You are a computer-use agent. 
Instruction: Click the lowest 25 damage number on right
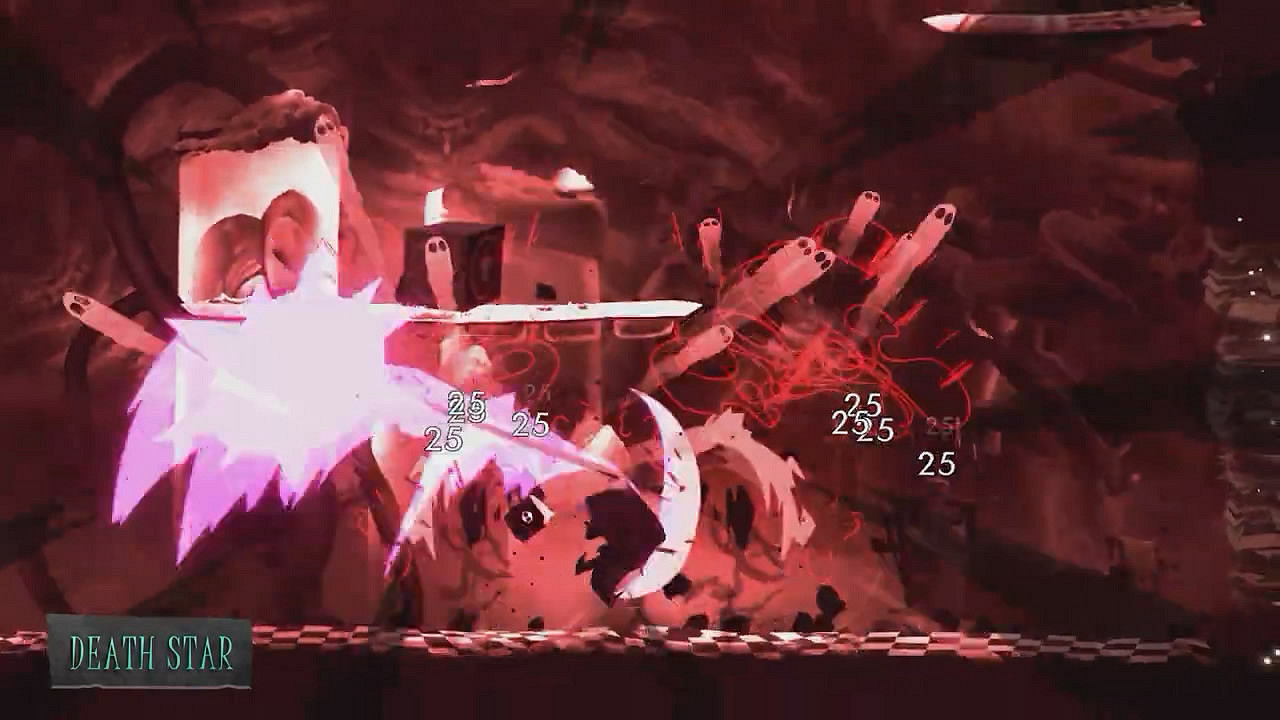(935, 463)
